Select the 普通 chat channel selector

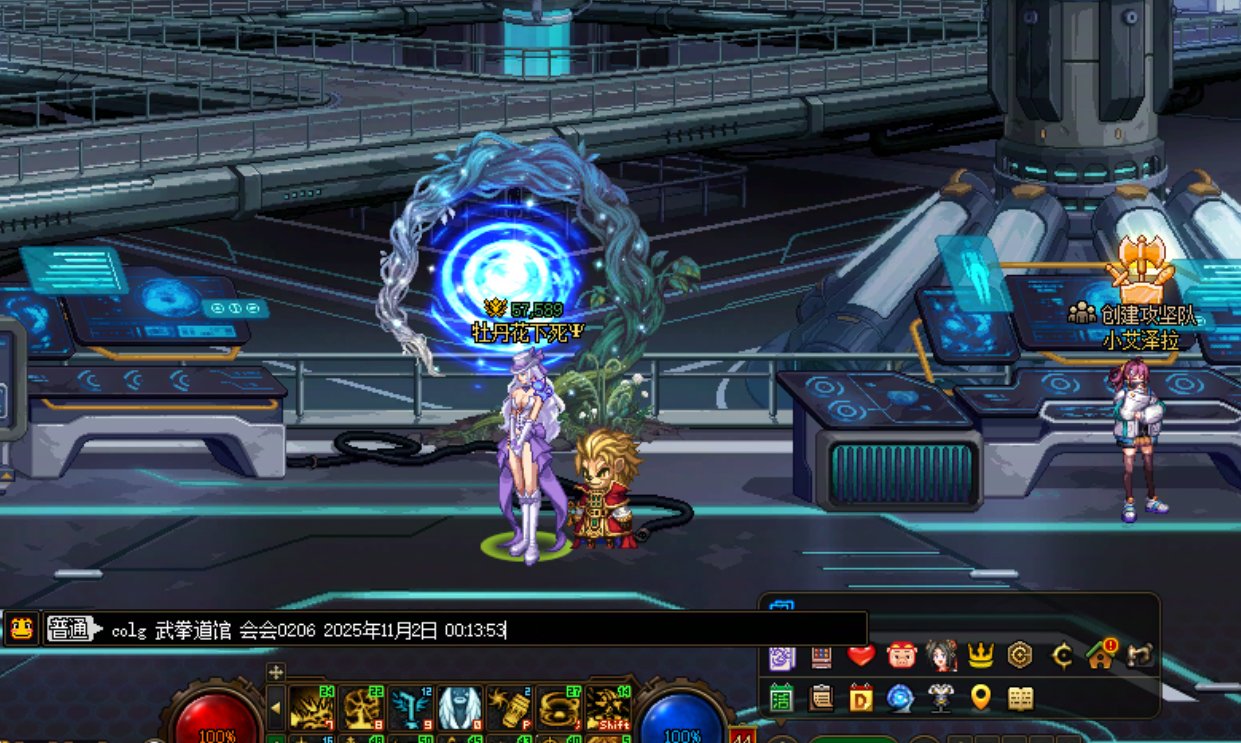pyautogui.click(x=70, y=629)
